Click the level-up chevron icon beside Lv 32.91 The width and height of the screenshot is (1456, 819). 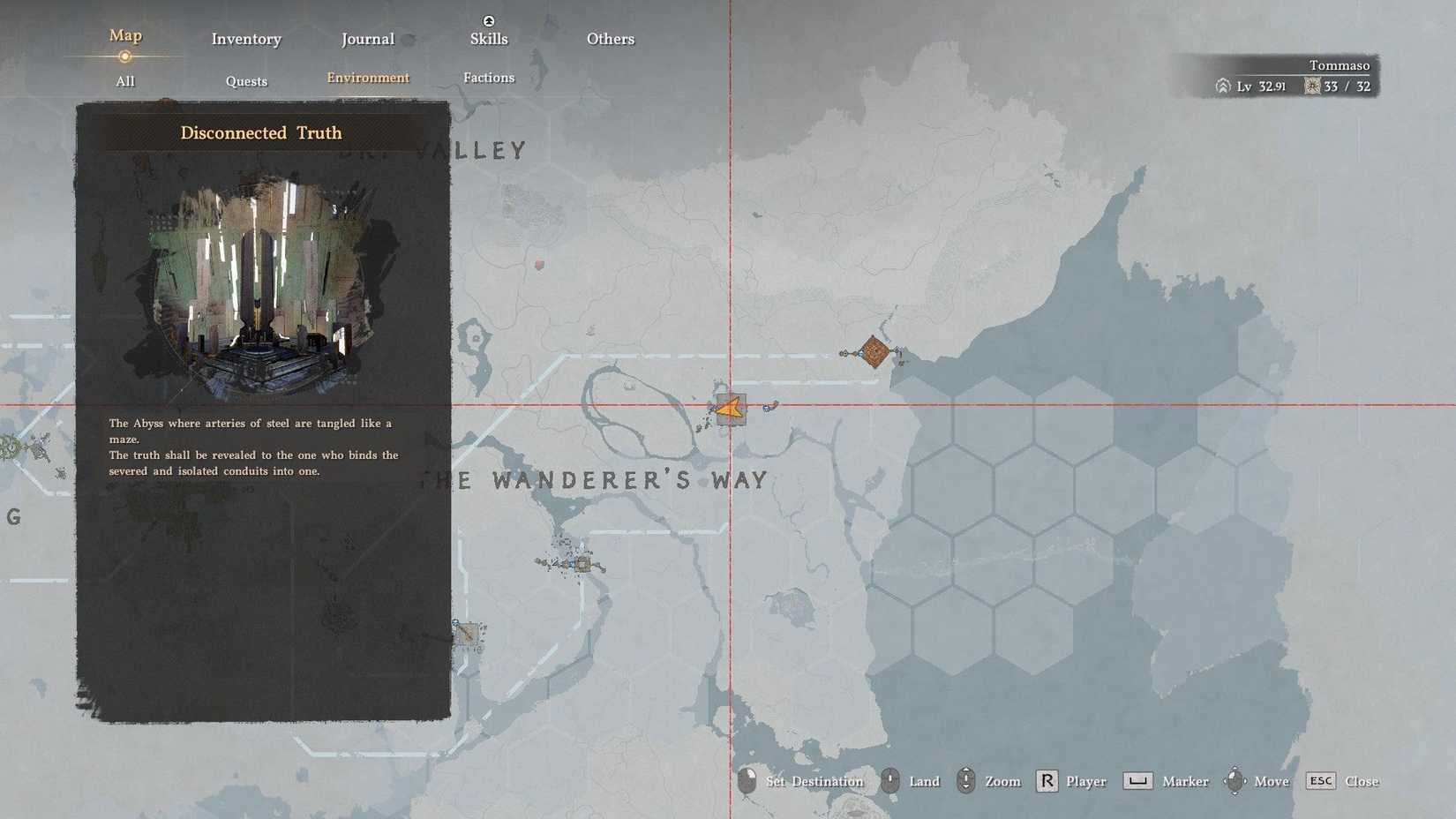coord(1221,86)
